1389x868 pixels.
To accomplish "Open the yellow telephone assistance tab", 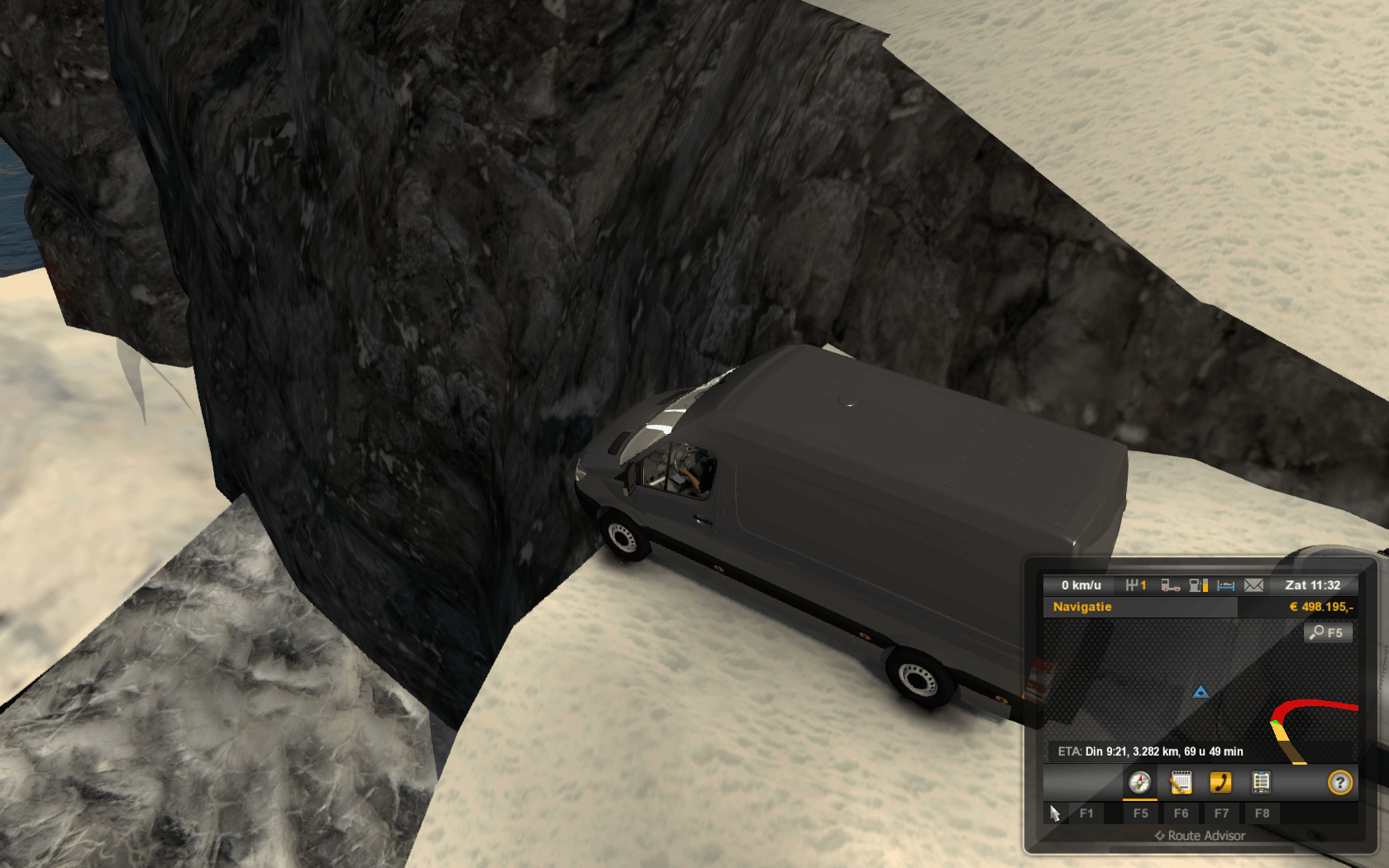I will 1220,782.
